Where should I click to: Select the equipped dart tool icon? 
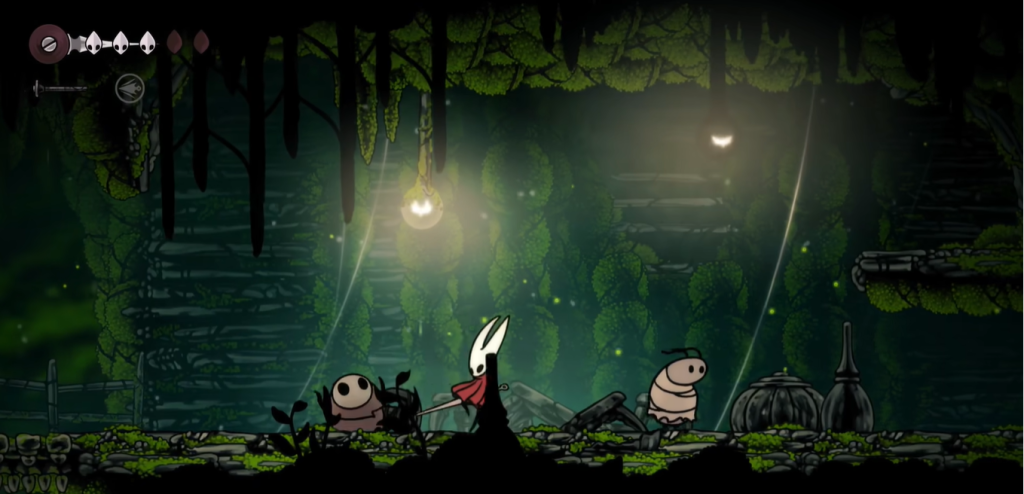pos(130,88)
